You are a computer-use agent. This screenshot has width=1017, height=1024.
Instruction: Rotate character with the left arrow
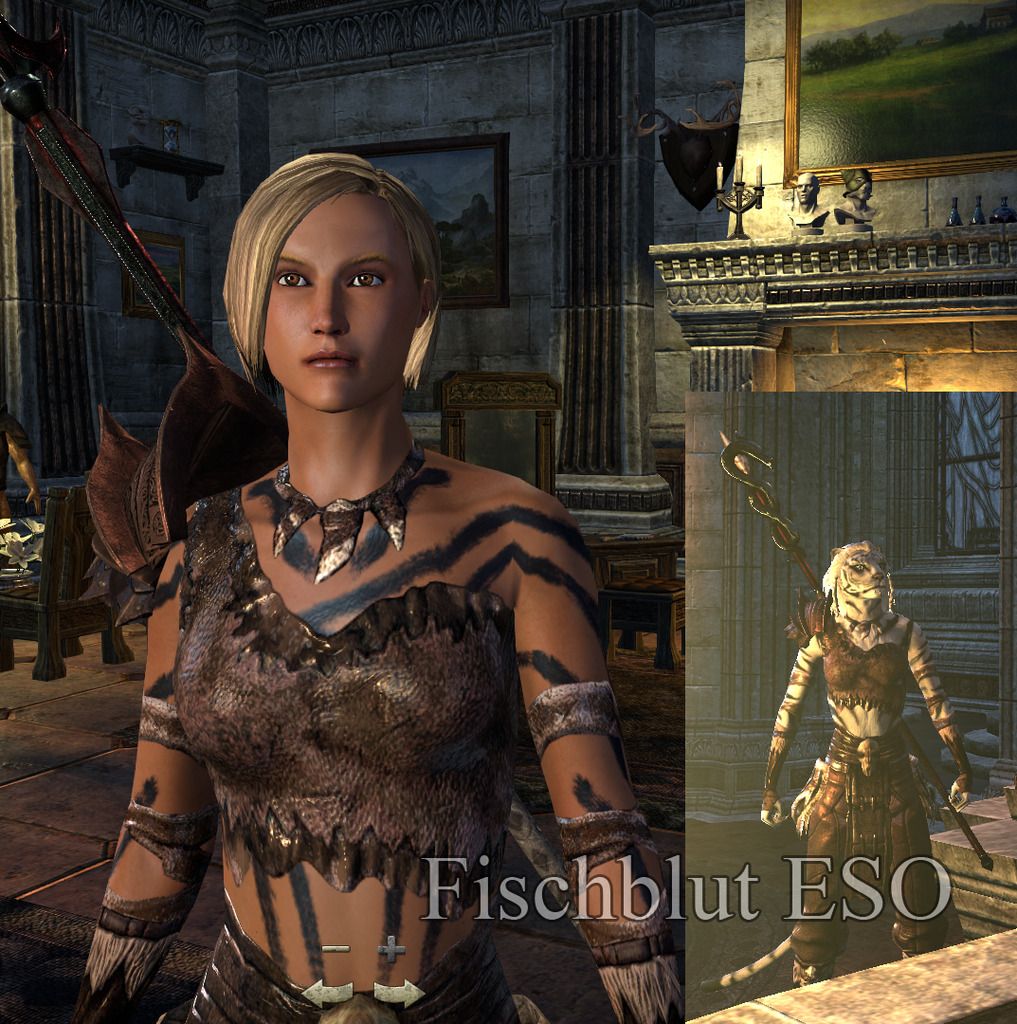tap(327, 992)
